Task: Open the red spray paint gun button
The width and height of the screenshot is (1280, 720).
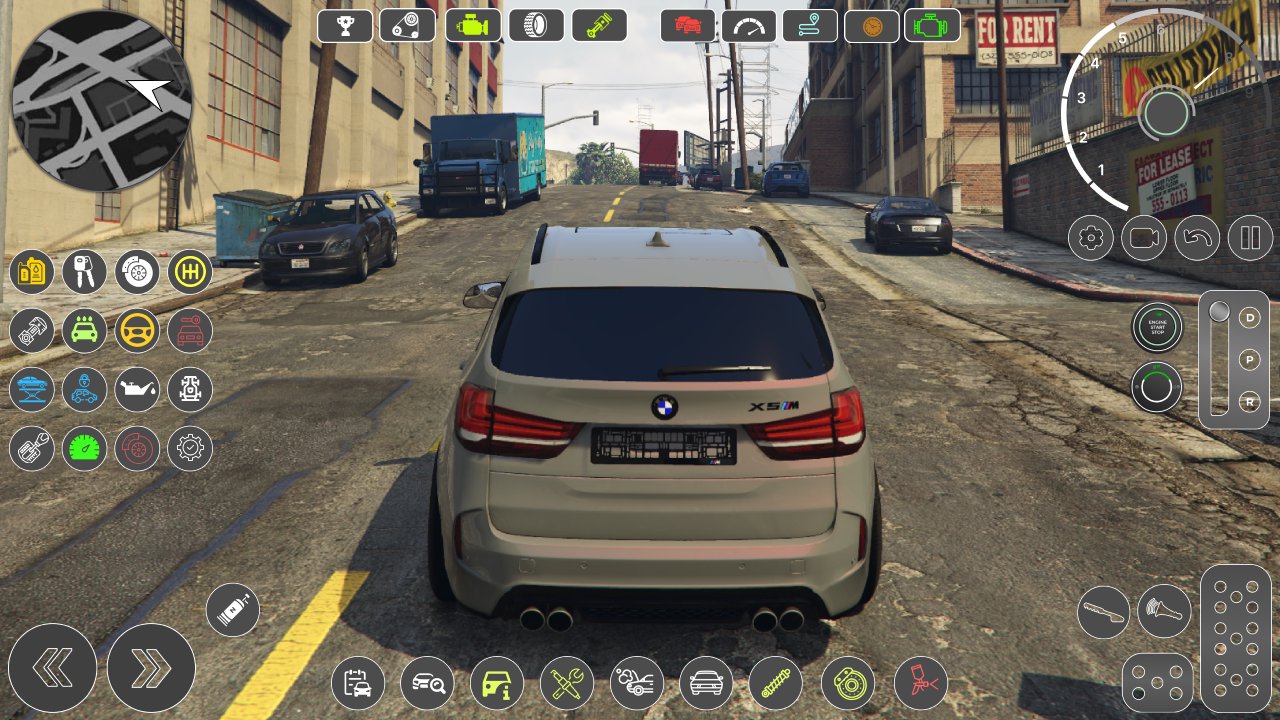Action: [x=920, y=684]
